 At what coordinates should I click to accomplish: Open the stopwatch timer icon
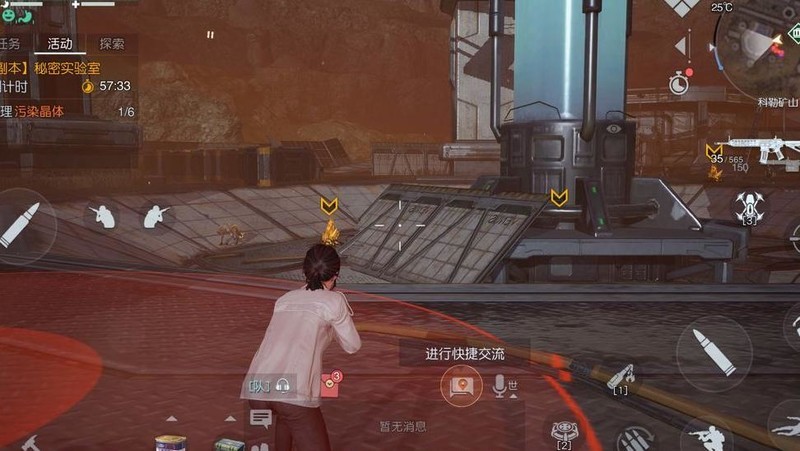pos(680,82)
